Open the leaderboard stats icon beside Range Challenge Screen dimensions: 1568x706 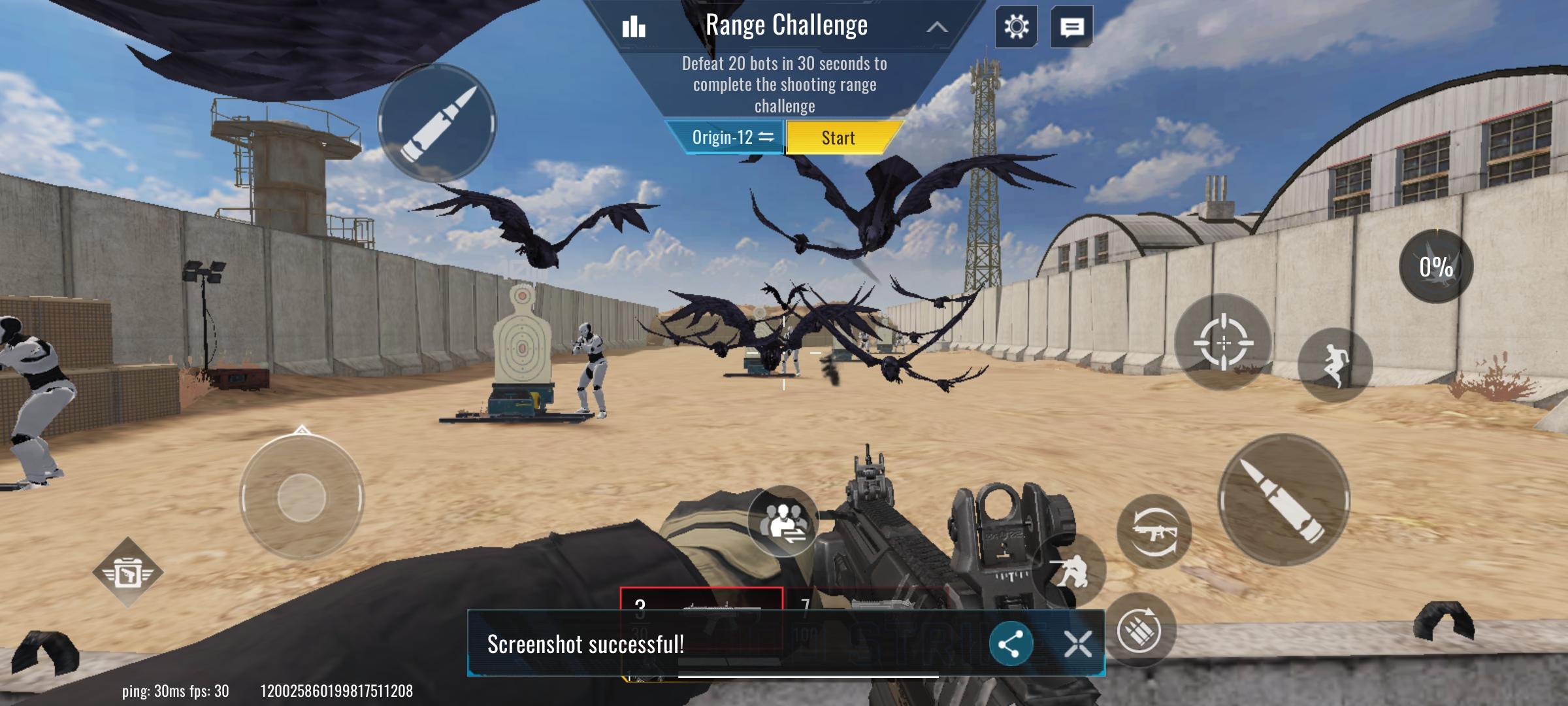tap(634, 26)
